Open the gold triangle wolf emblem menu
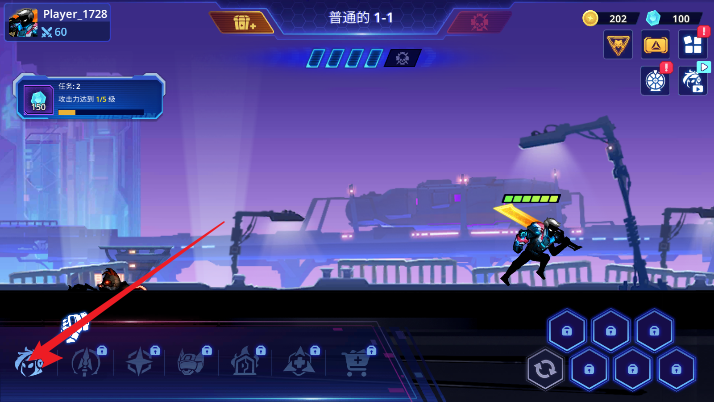Image resolution: width=714 pixels, height=402 pixels. click(617, 45)
